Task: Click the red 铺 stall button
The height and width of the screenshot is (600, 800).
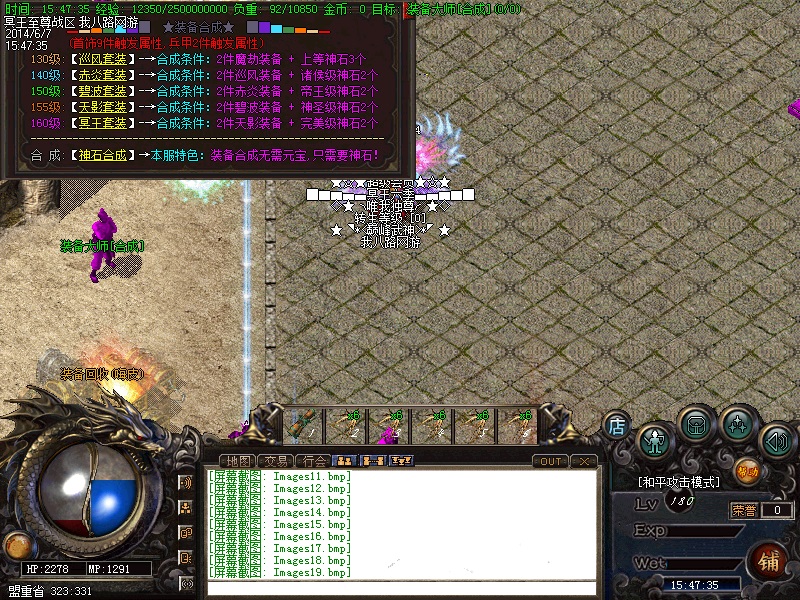Action: point(768,558)
